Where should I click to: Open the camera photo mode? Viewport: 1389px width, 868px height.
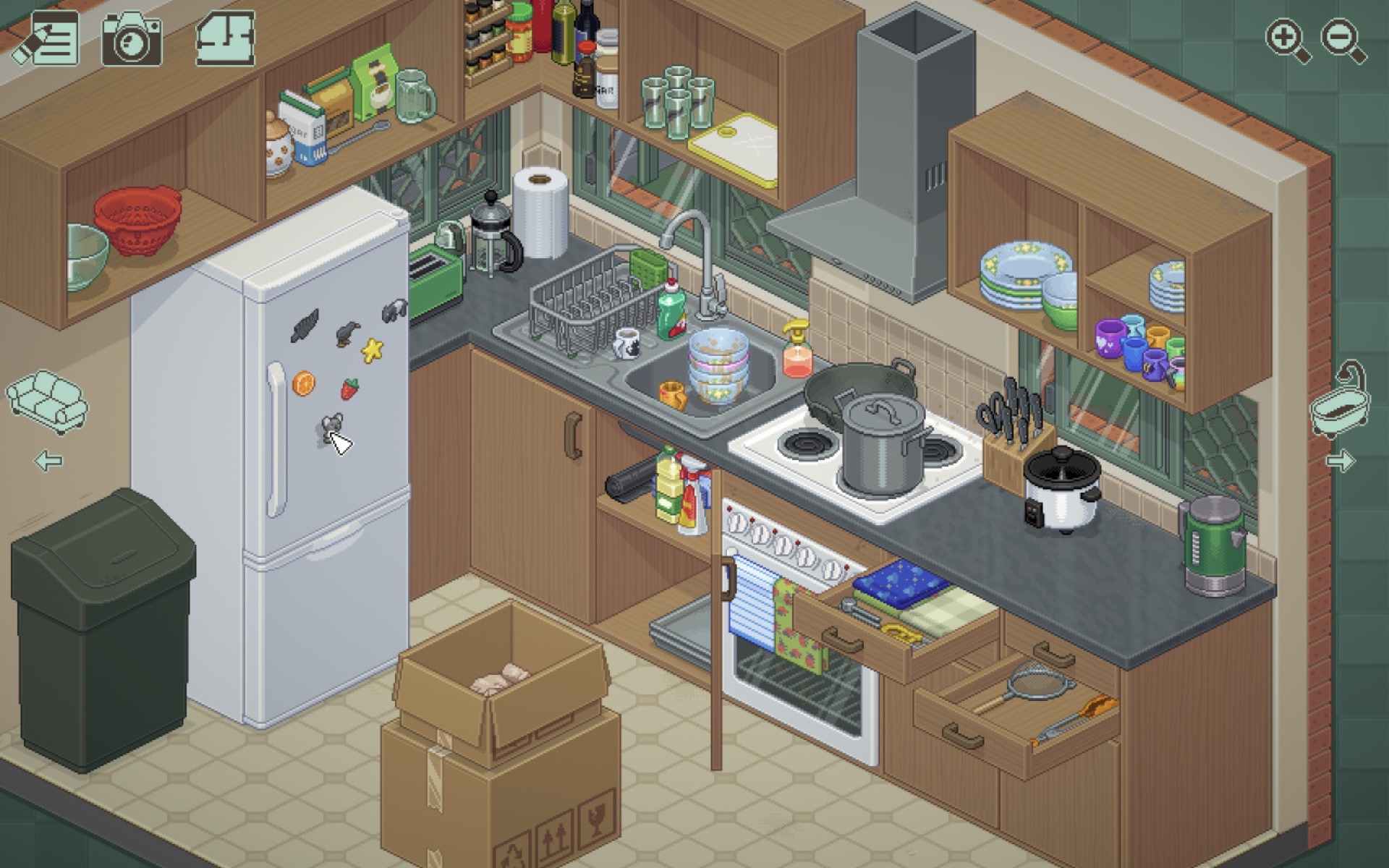click(132, 39)
